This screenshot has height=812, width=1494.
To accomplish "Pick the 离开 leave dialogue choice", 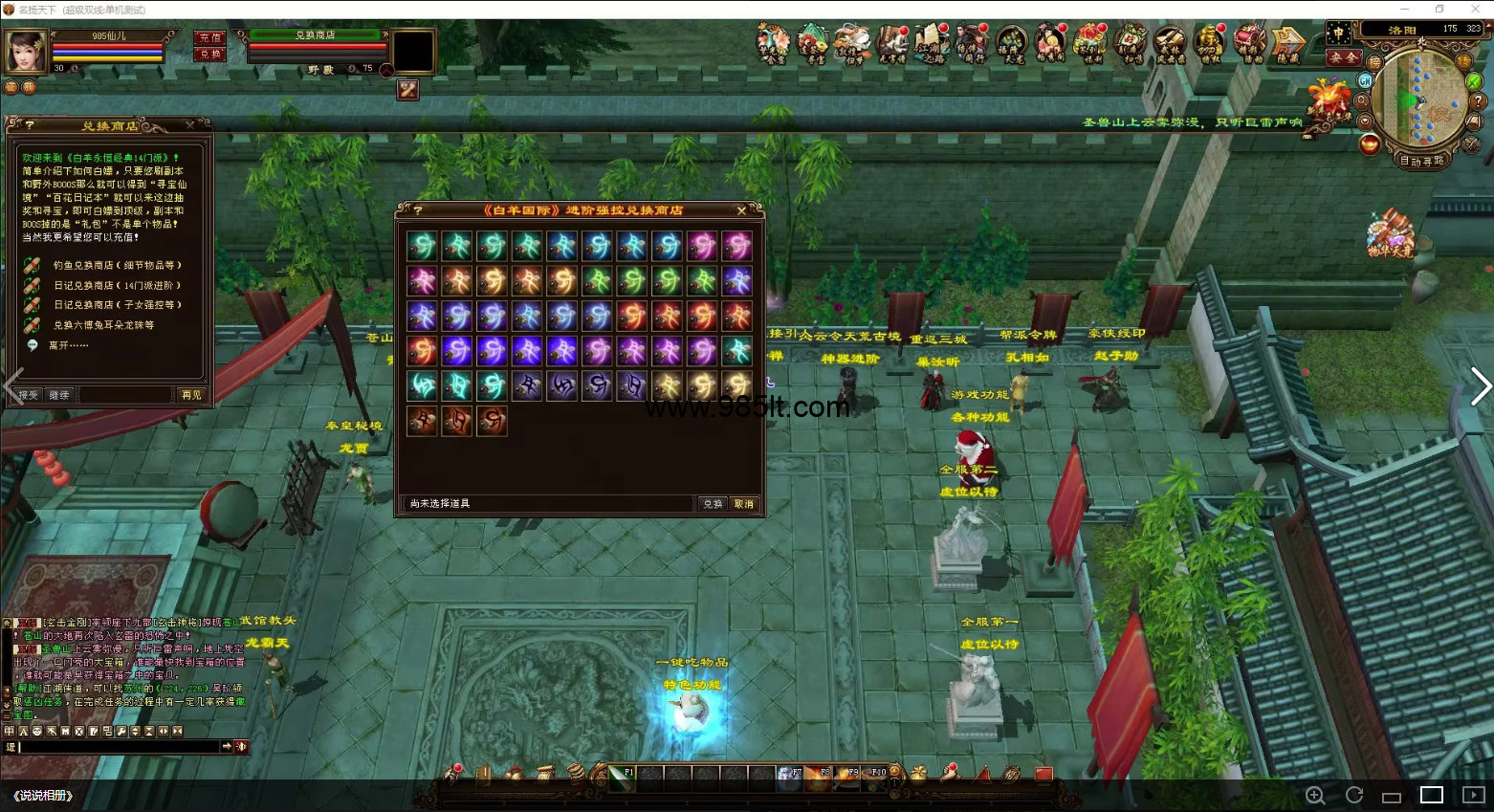I will click(68, 345).
